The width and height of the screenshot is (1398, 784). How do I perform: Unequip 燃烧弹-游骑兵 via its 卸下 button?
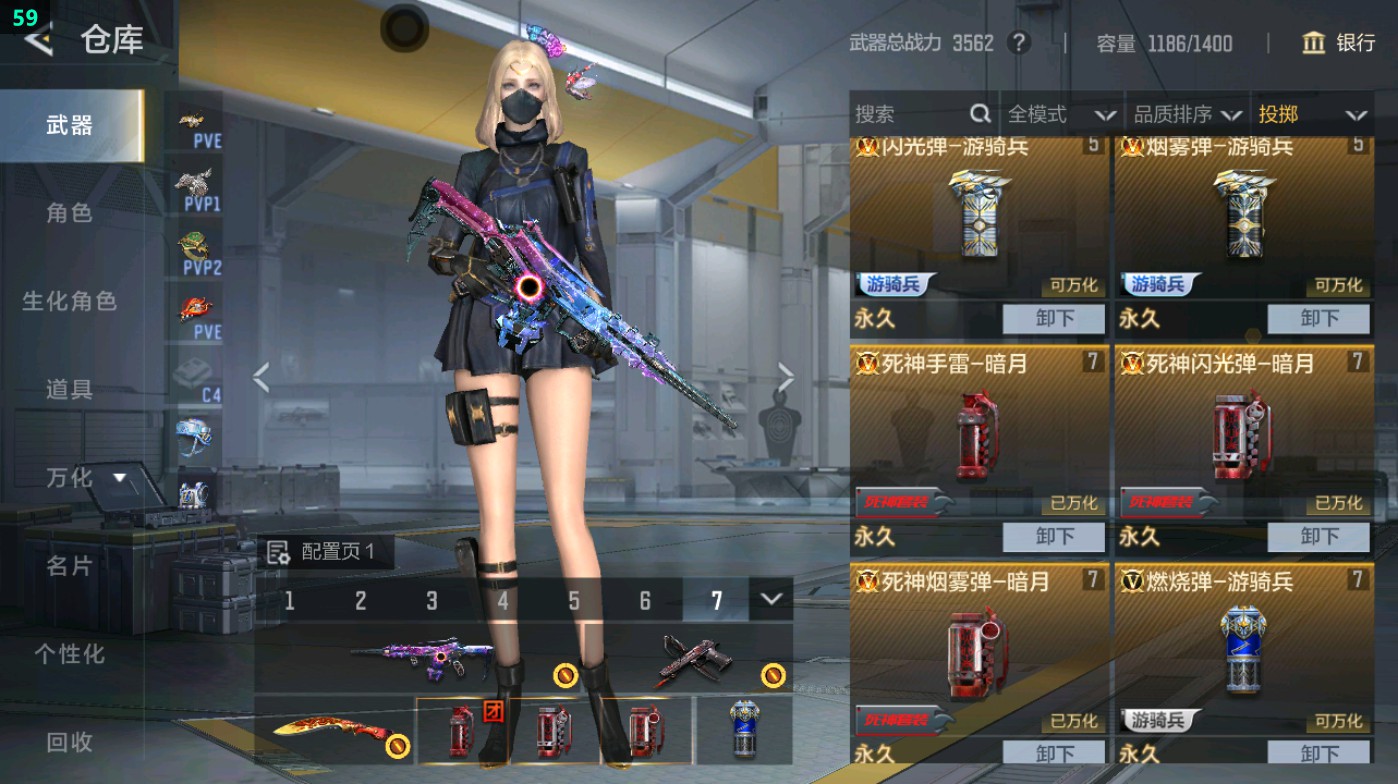click(1318, 755)
